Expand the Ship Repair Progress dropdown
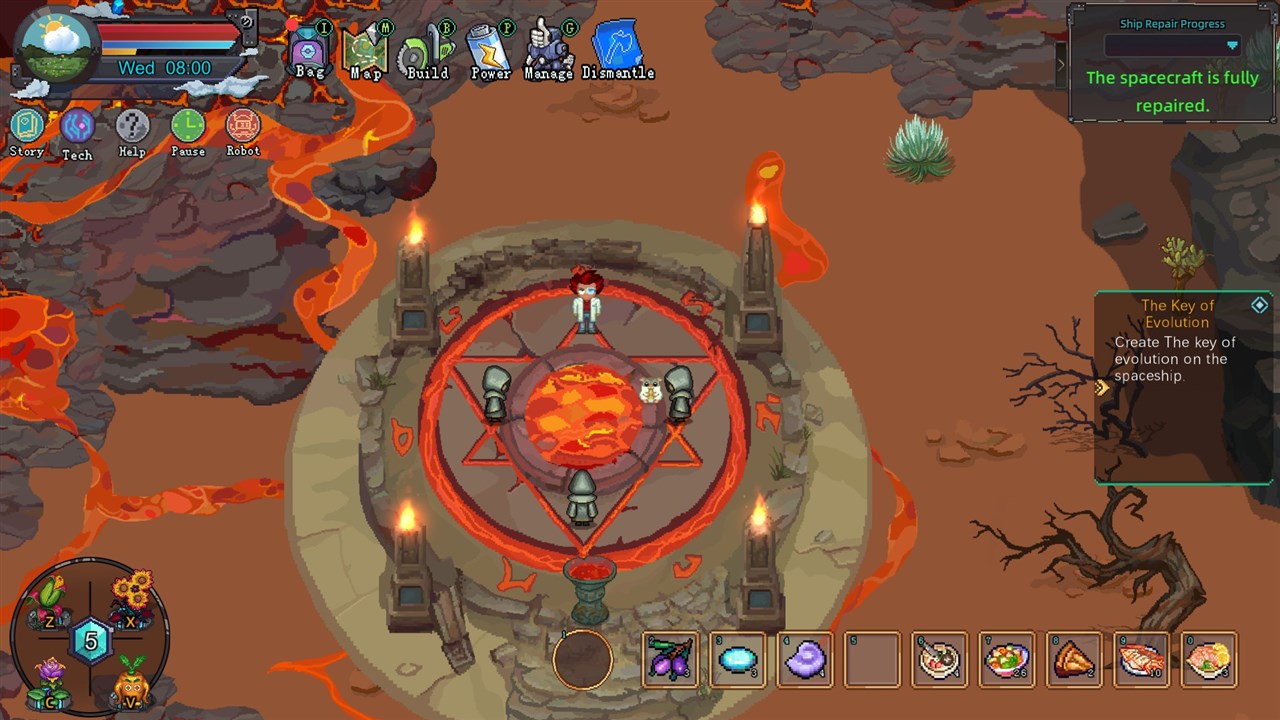The image size is (1280, 720). tap(1232, 46)
